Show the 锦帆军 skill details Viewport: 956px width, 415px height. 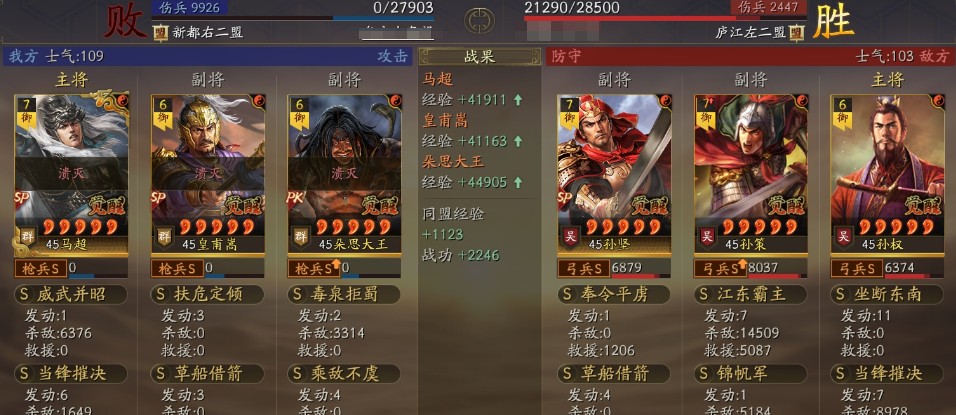click(x=750, y=373)
